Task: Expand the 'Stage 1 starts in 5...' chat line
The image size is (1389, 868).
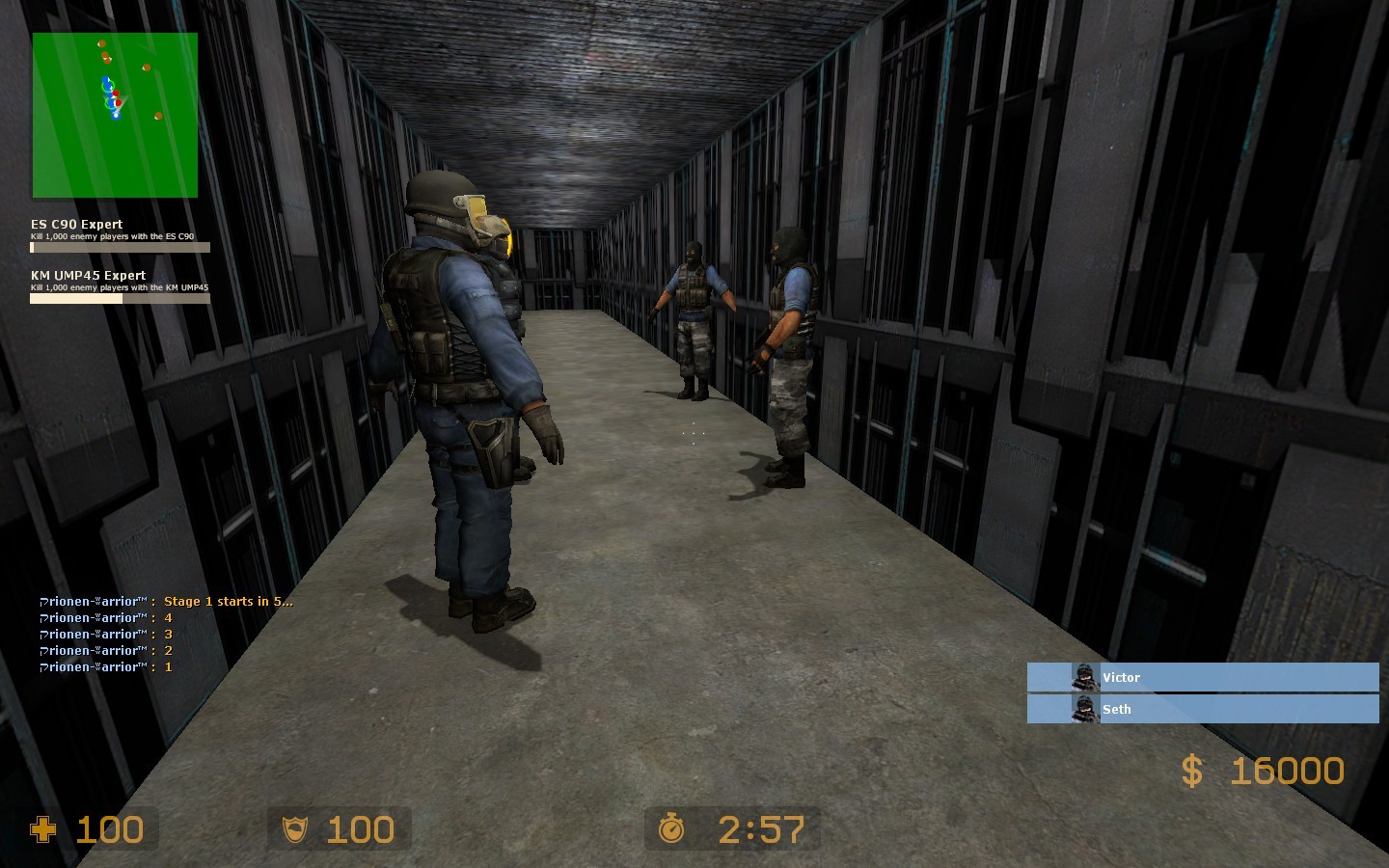Action: point(164,601)
